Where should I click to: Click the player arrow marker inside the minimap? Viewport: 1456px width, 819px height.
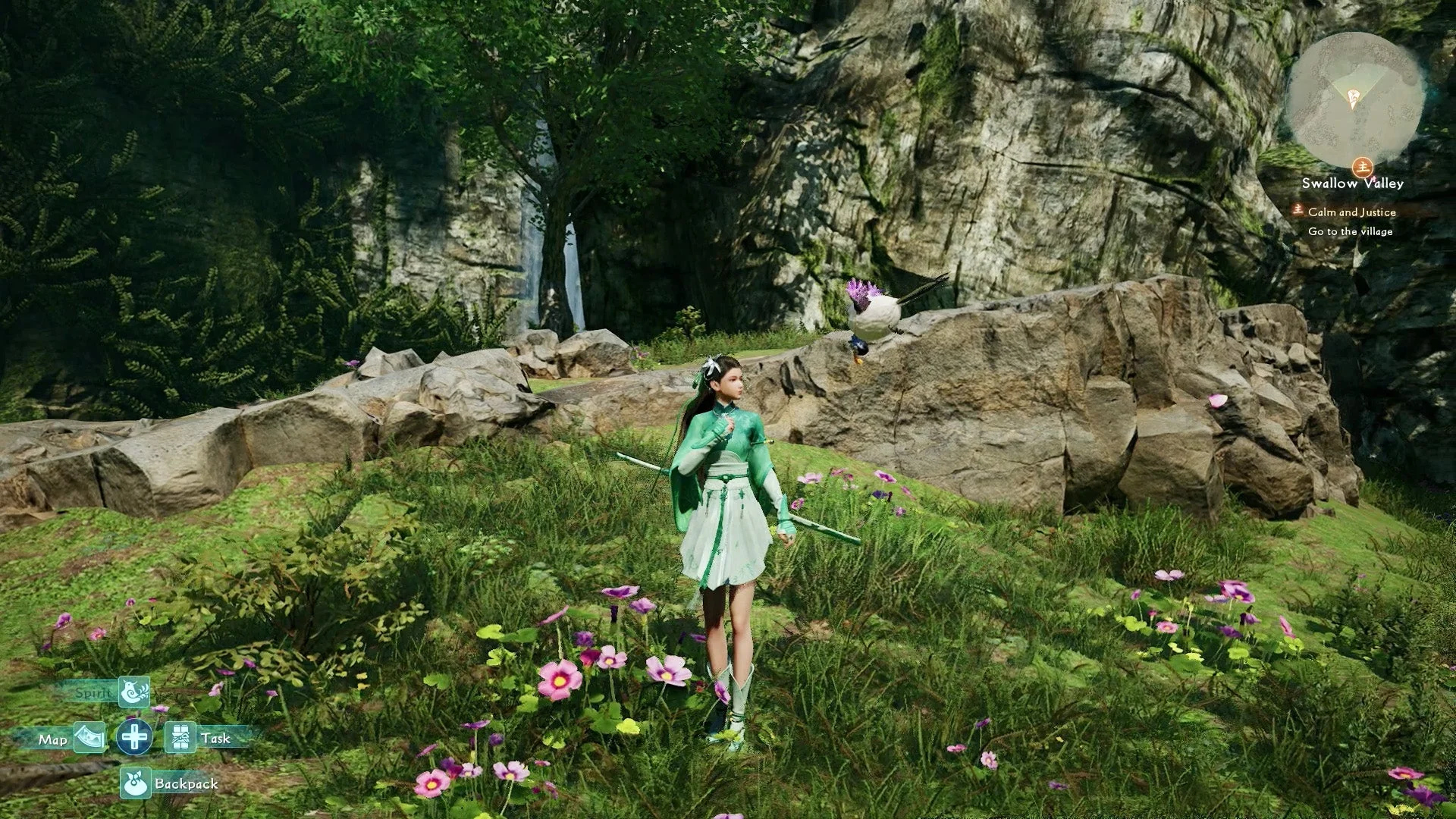point(1354,99)
